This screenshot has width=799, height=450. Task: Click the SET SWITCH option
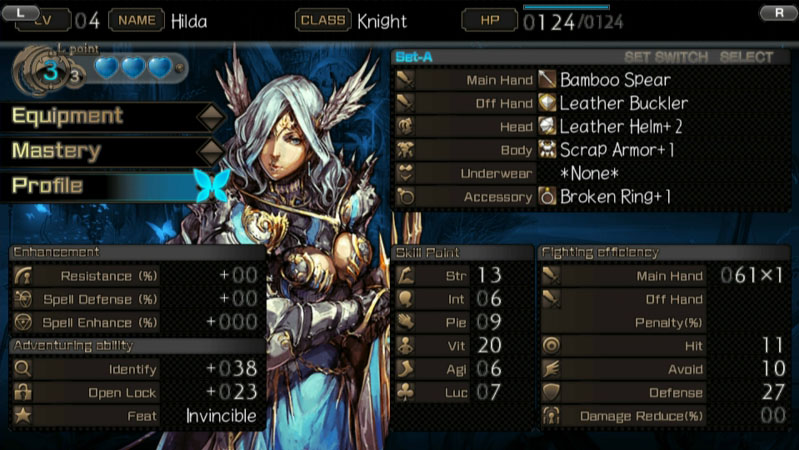(x=665, y=57)
